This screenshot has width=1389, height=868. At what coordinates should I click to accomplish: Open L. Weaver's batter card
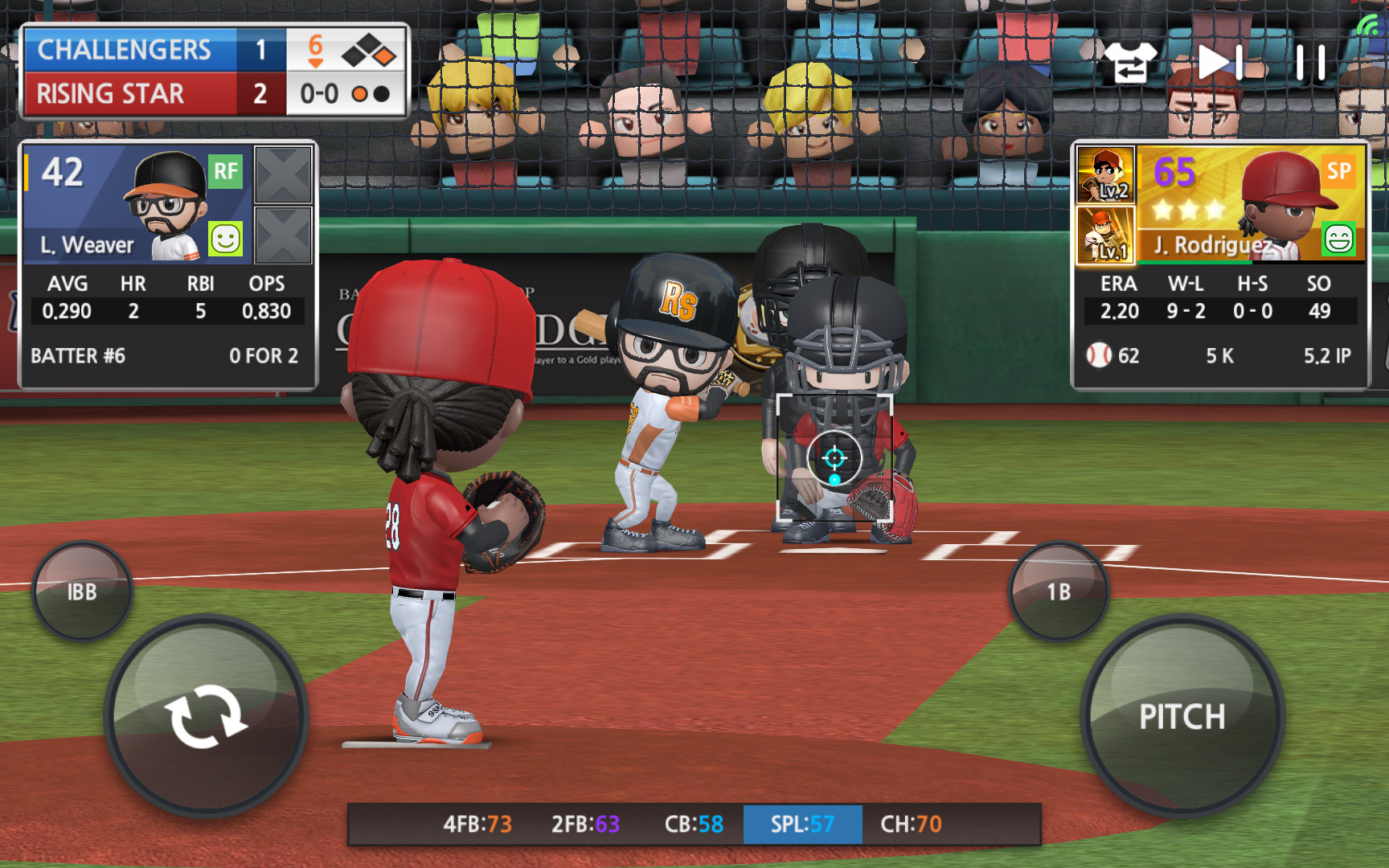pos(137,204)
